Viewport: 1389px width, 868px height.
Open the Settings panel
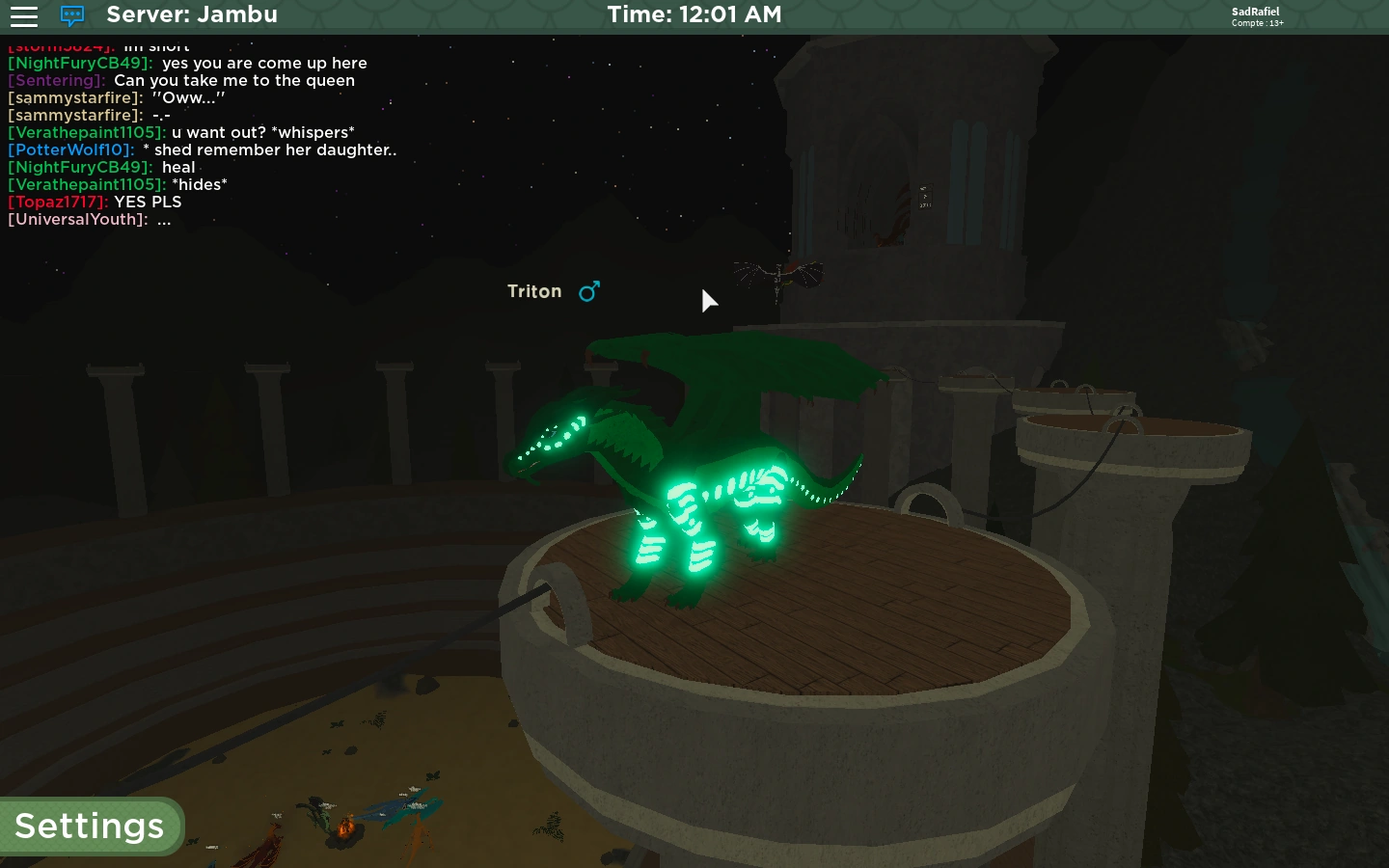point(90,827)
